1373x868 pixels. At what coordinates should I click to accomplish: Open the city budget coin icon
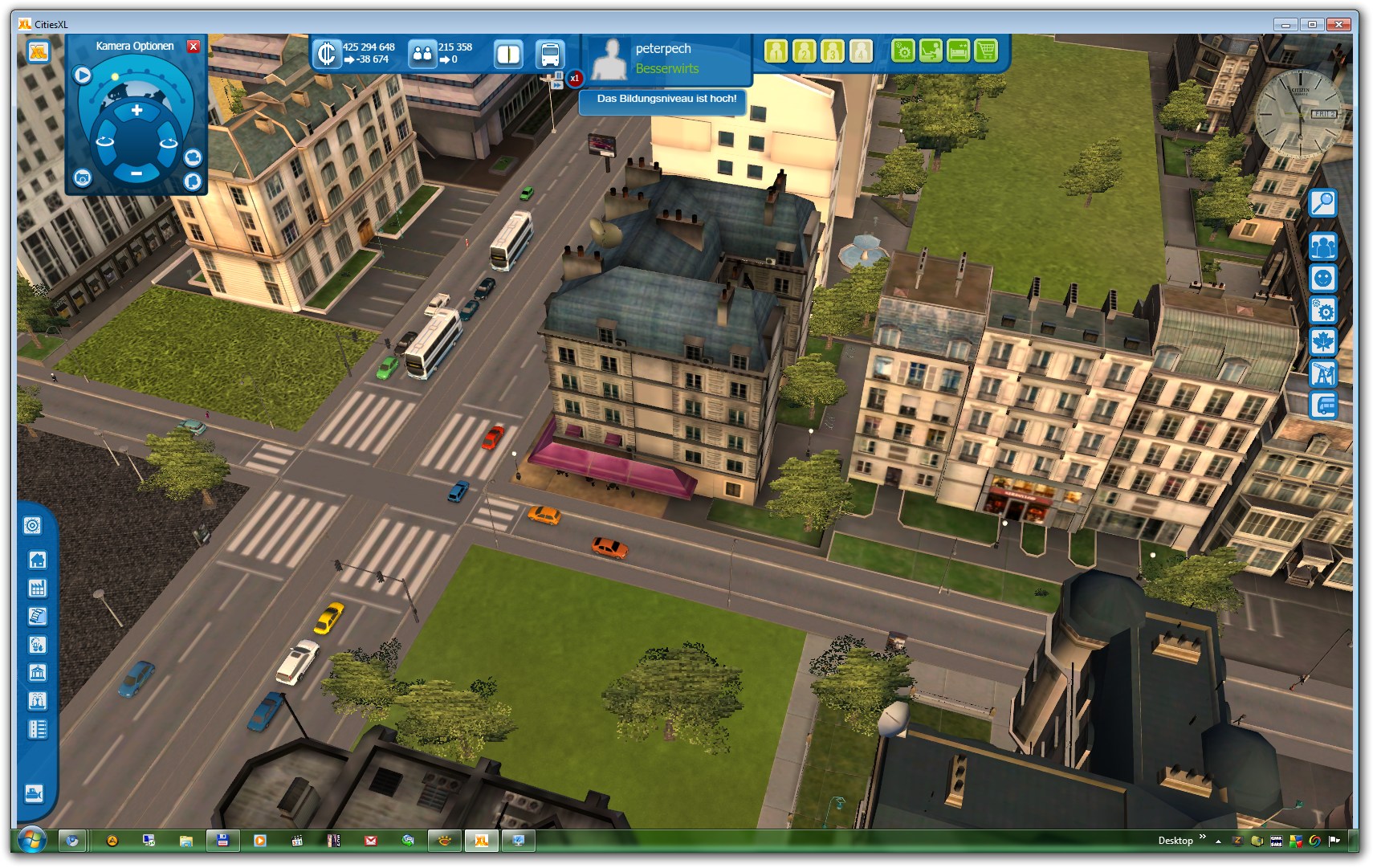[326, 54]
